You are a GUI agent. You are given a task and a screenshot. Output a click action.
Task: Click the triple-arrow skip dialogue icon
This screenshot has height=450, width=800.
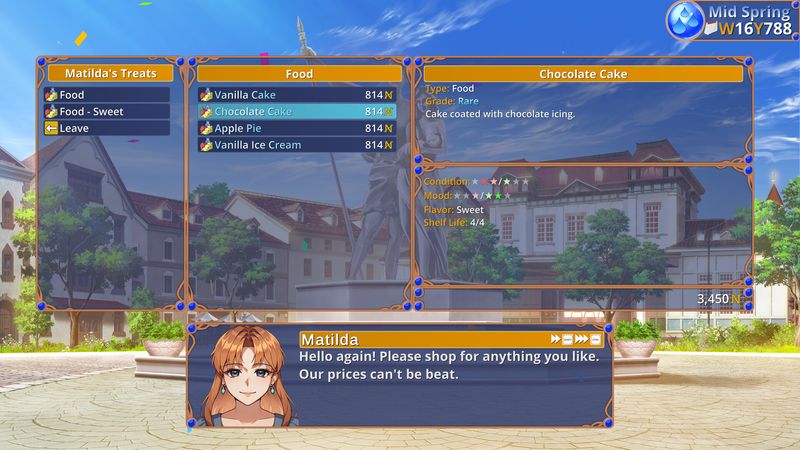point(582,340)
